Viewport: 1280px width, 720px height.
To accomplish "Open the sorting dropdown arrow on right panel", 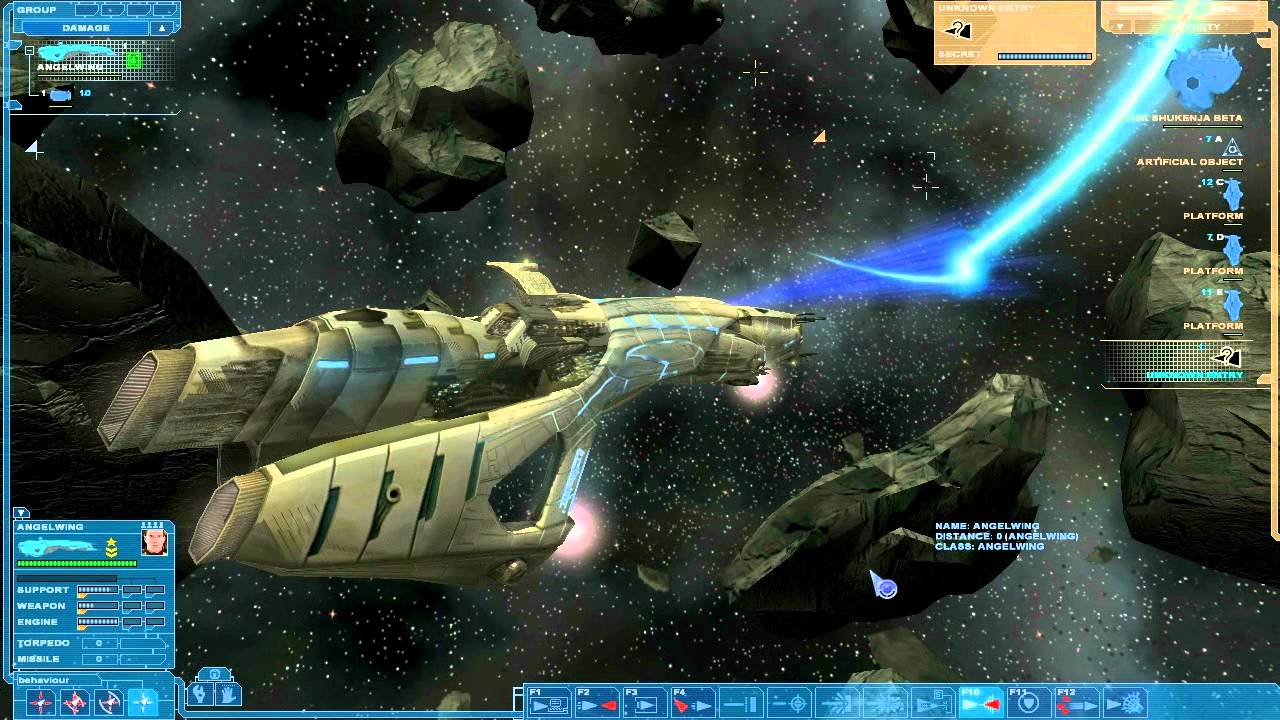I will [1118, 26].
